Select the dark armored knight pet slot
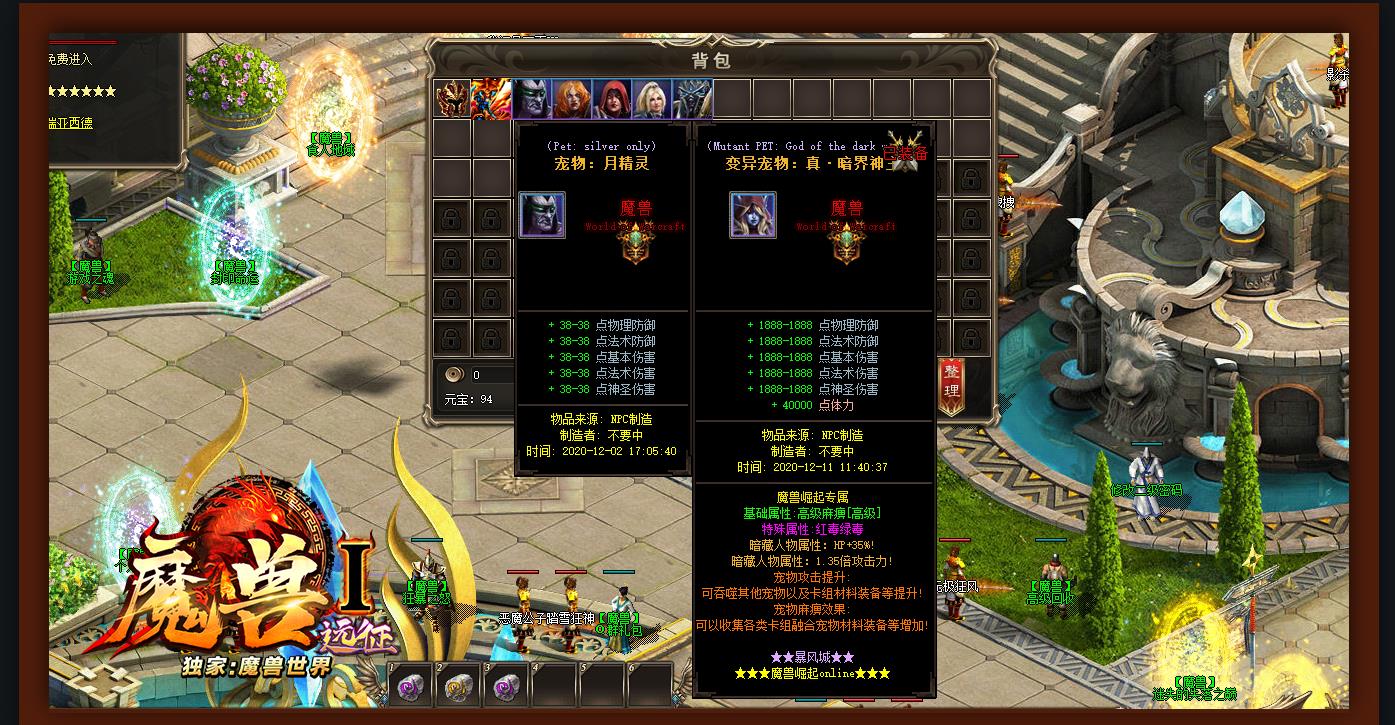Image resolution: width=1395 pixels, height=725 pixels. pos(692,99)
